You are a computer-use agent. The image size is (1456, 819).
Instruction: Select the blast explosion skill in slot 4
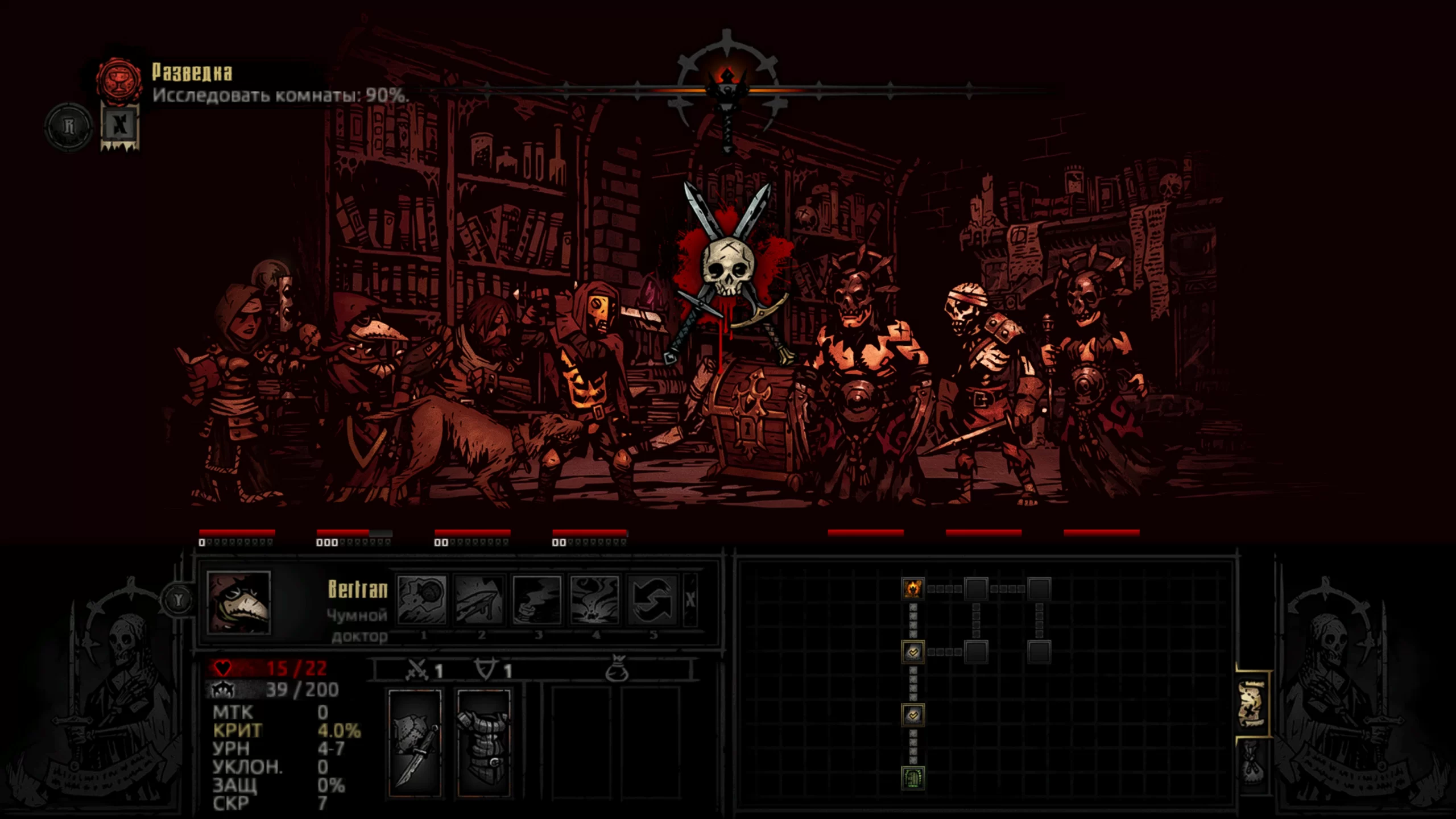tap(594, 599)
